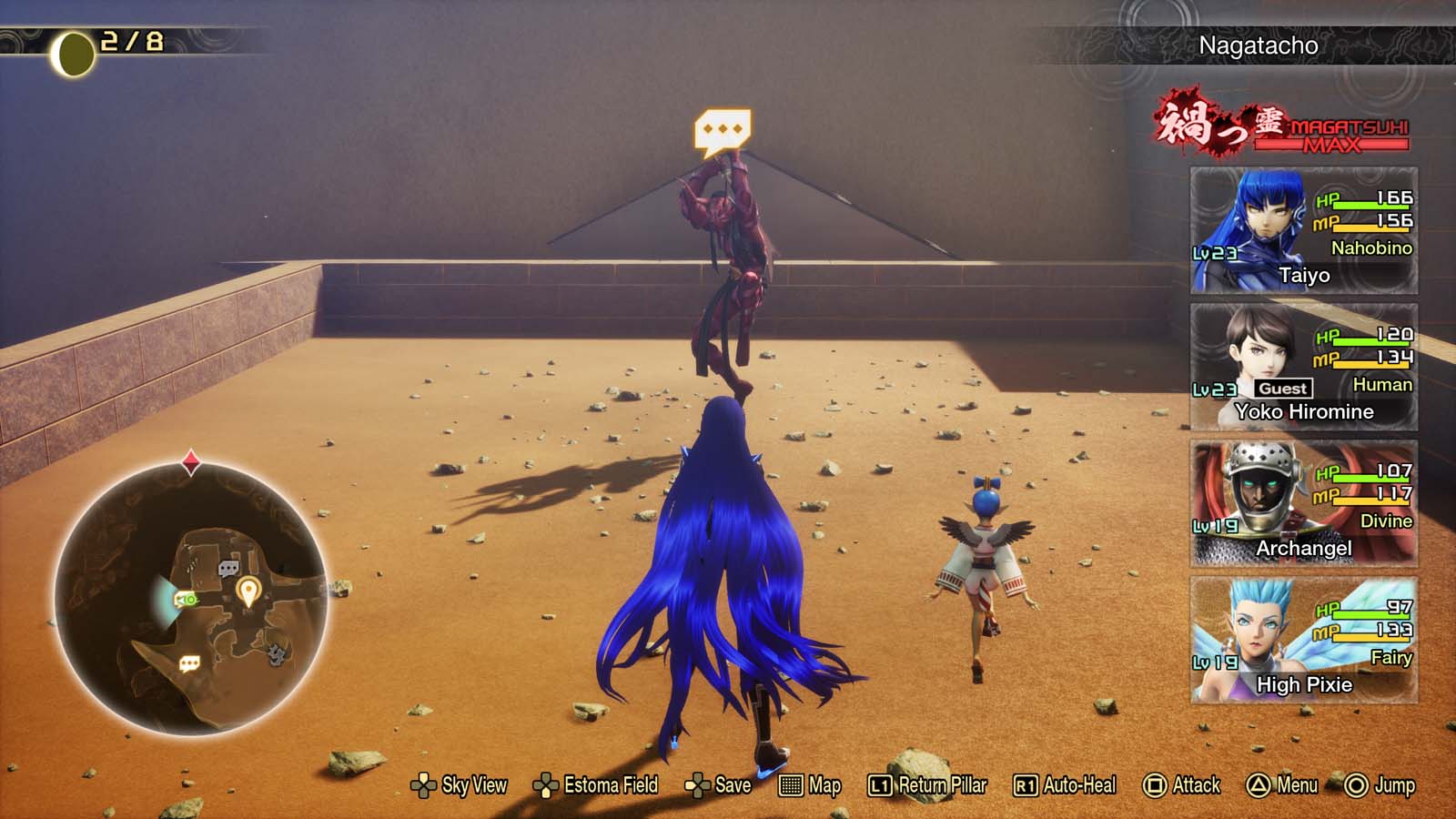Select the Sky View command icon

(x=423, y=784)
